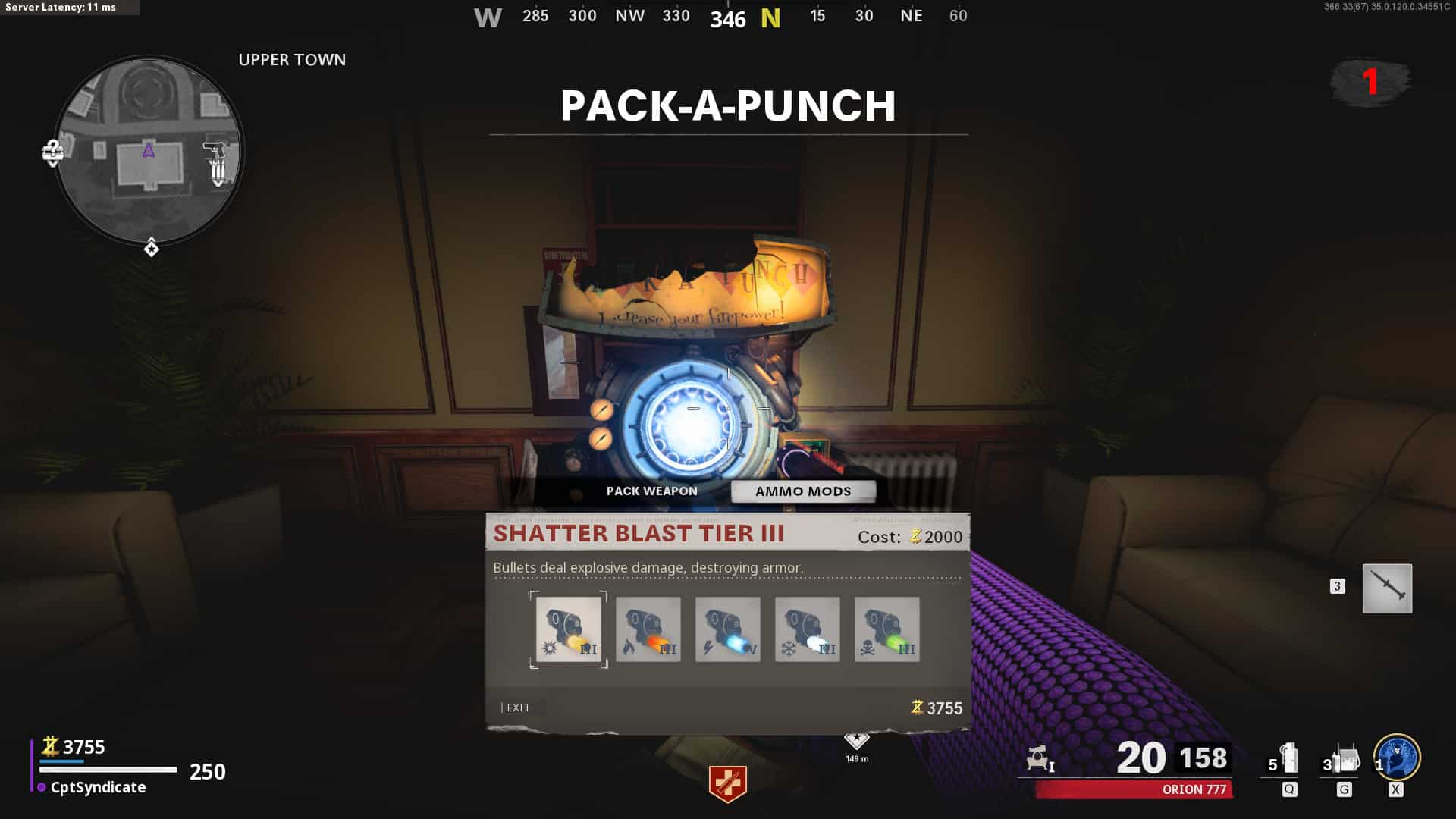The width and height of the screenshot is (1456, 819).
Task: Select the fire ammo mod icon
Action: tap(648, 629)
